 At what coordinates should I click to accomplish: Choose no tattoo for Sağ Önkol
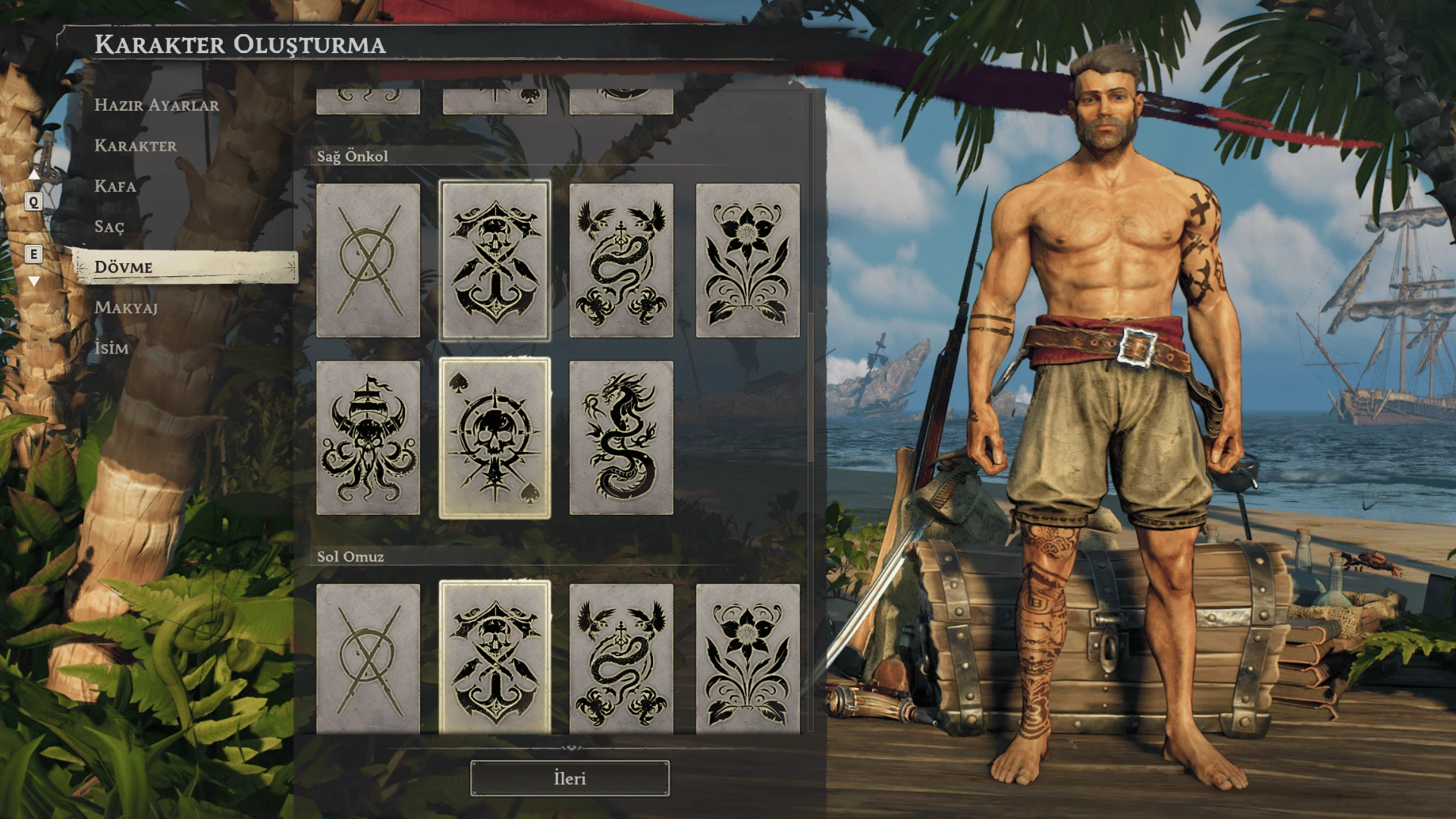pyautogui.click(x=368, y=261)
